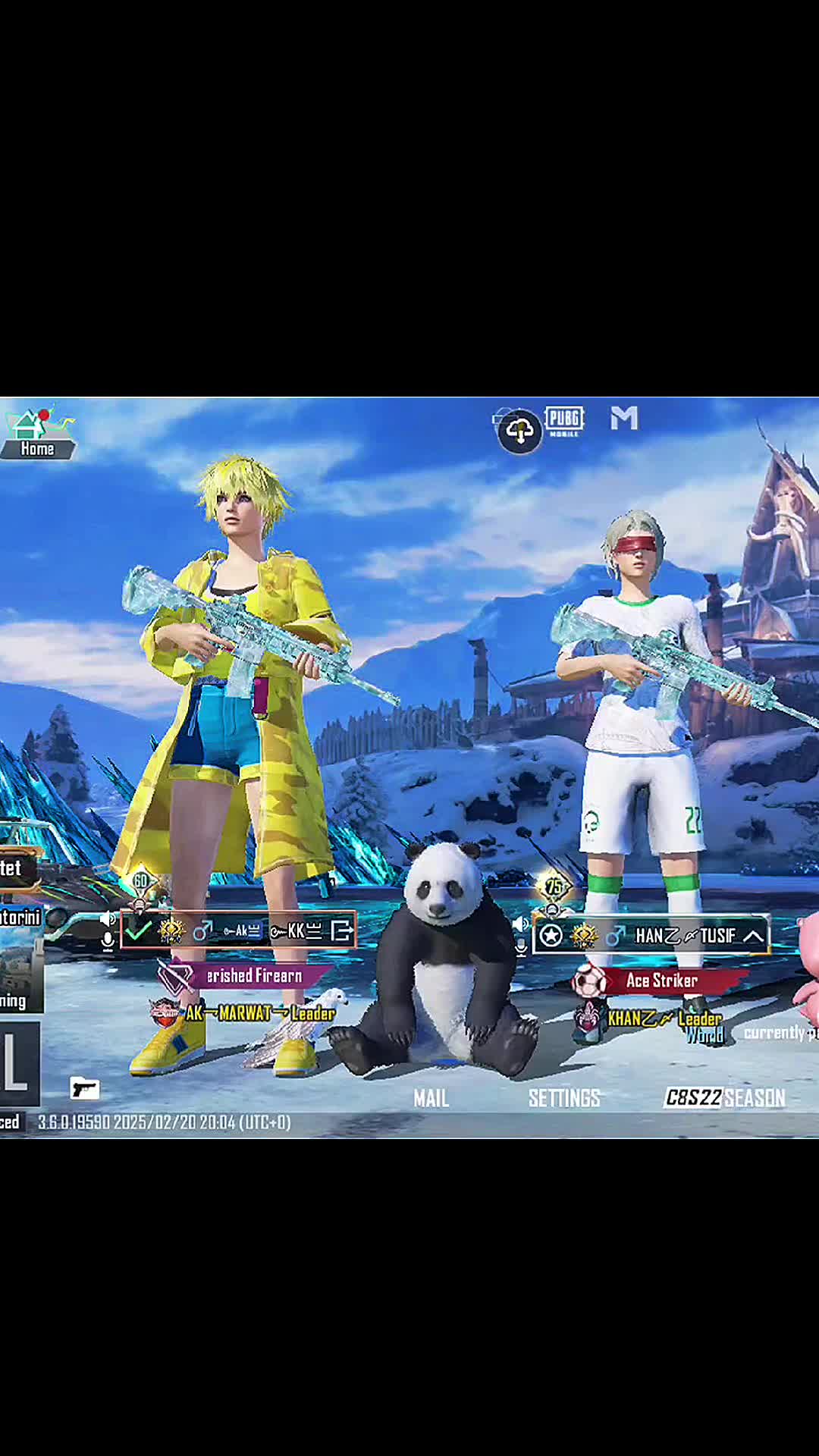Viewport: 819px width, 1456px height.
Task: Open the Home button
Action: (36, 435)
